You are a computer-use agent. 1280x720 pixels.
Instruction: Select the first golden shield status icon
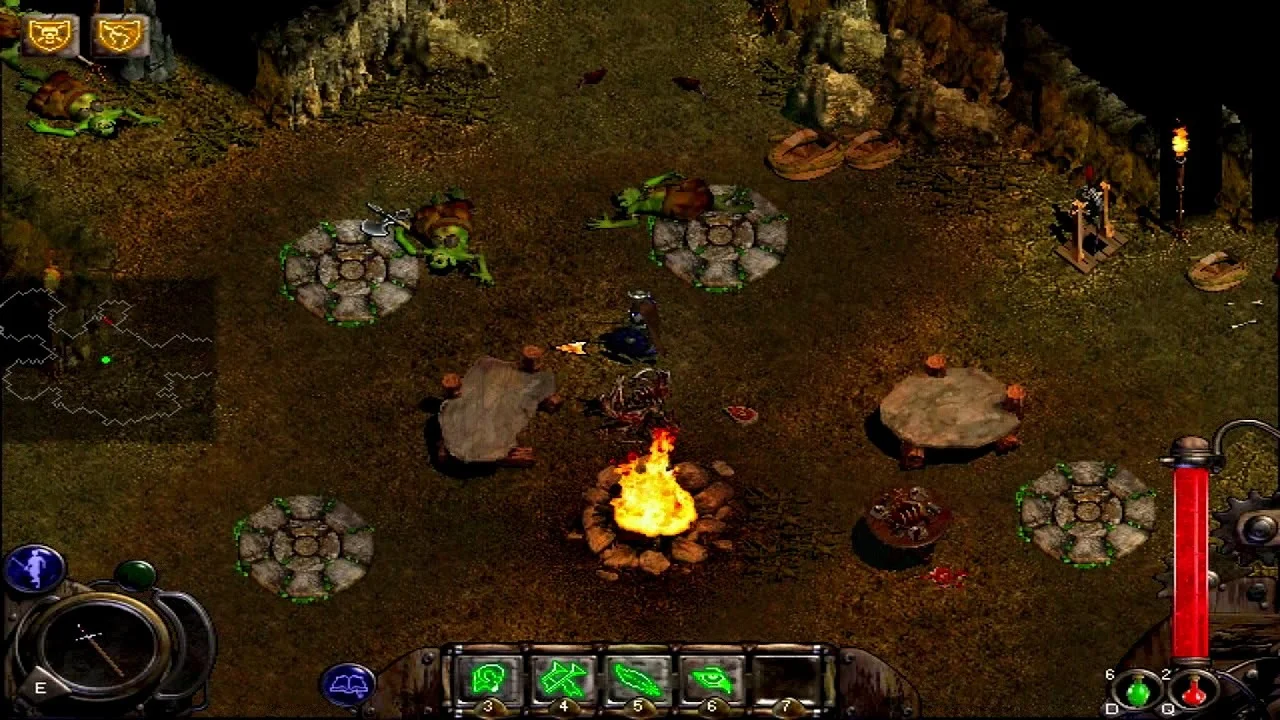[48, 36]
